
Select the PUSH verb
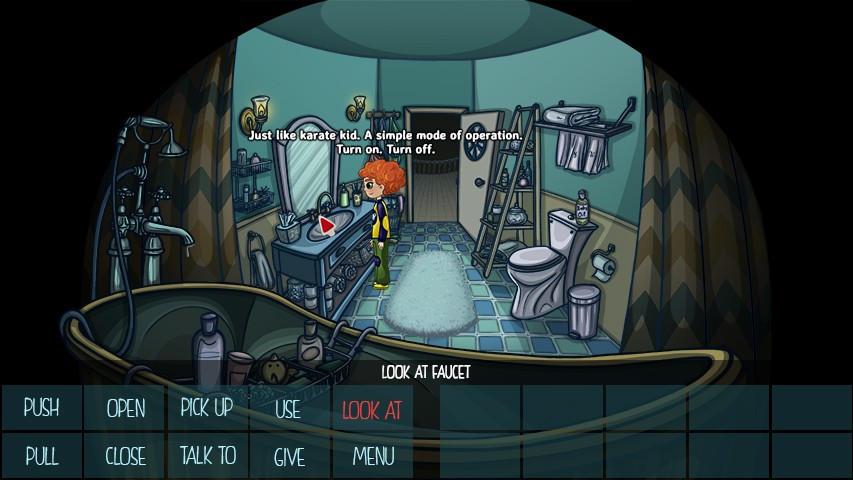click(x=41, y=408)
